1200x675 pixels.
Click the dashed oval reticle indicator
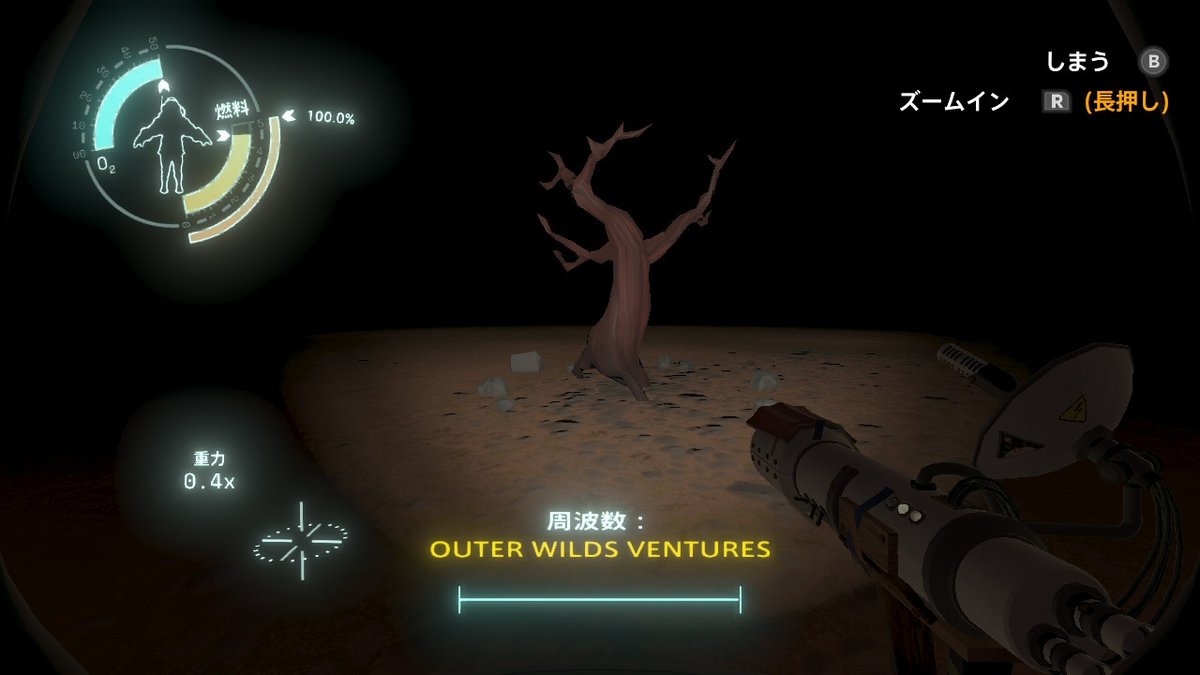301,540
